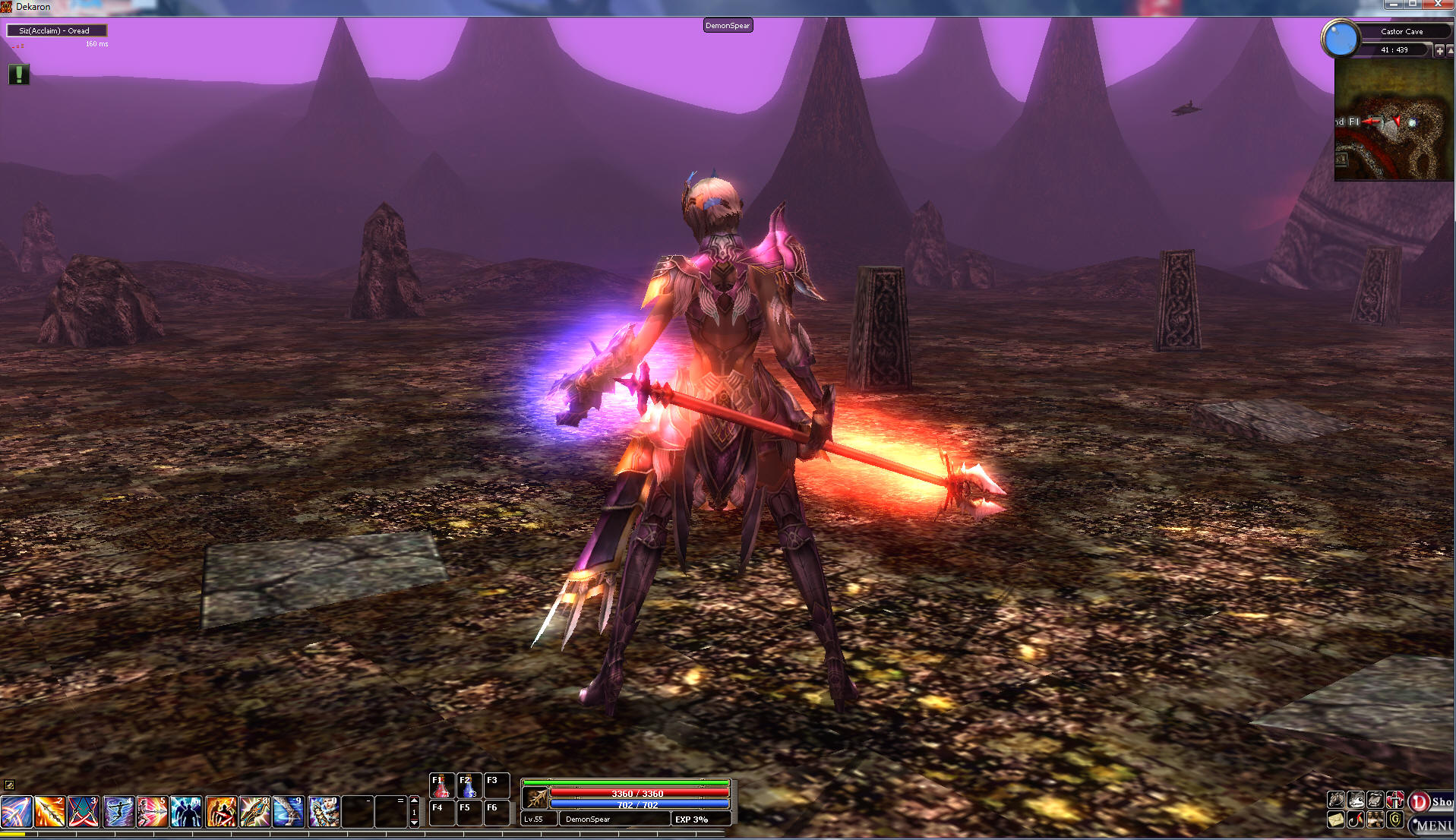Activate the boot kick skill in slot 9
Viewport: 1456px width, 840px height.
coord(289,811)
